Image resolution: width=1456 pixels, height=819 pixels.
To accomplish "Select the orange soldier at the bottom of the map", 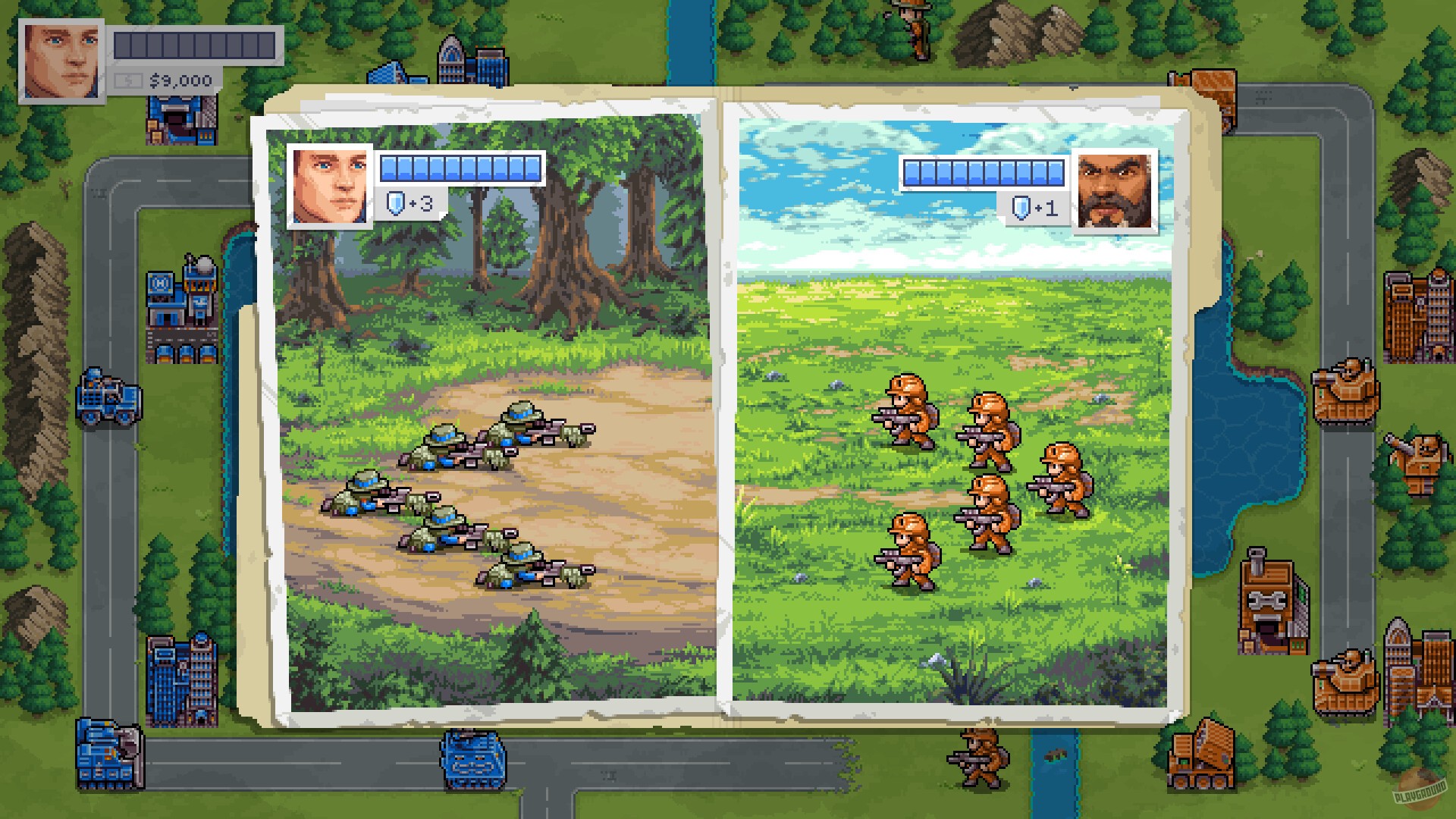I will [978, 758].
